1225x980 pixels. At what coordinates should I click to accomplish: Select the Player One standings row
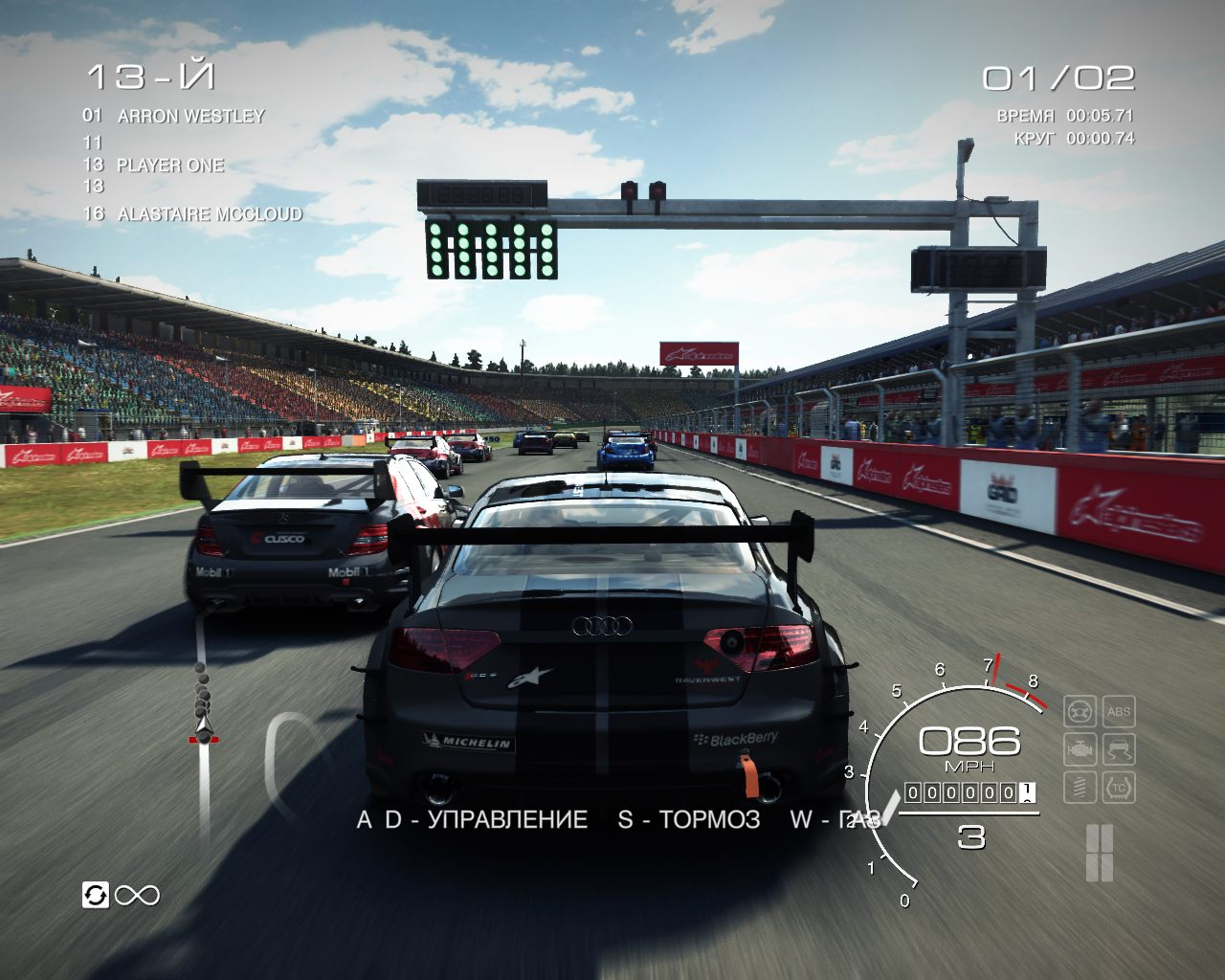pos(169,165)
